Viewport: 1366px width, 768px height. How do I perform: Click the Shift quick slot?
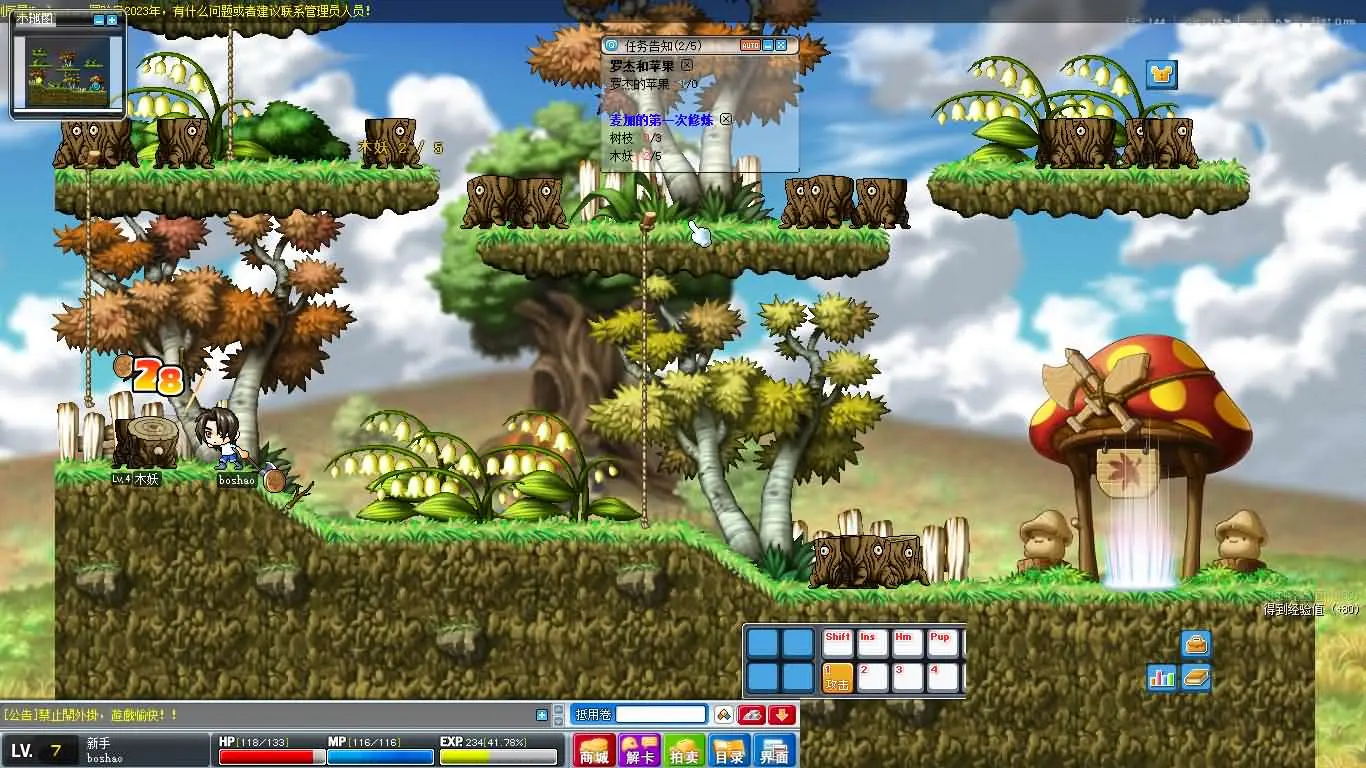(838, 643)
